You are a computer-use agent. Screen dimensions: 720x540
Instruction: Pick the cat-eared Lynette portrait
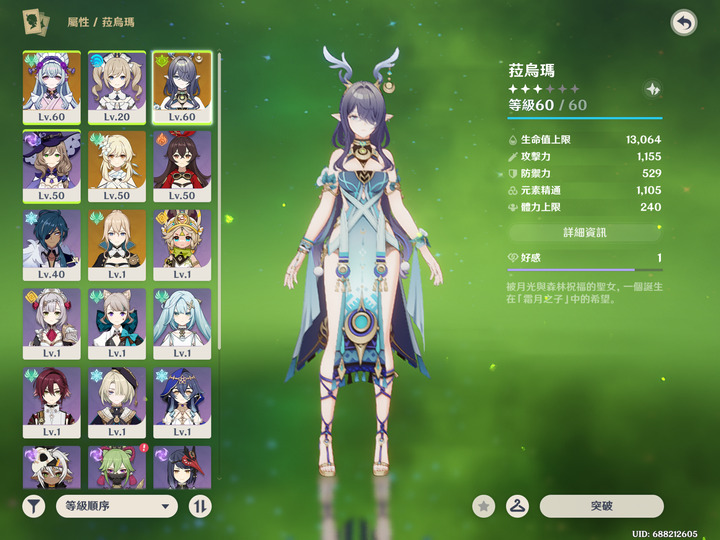(x=117, y=323)
